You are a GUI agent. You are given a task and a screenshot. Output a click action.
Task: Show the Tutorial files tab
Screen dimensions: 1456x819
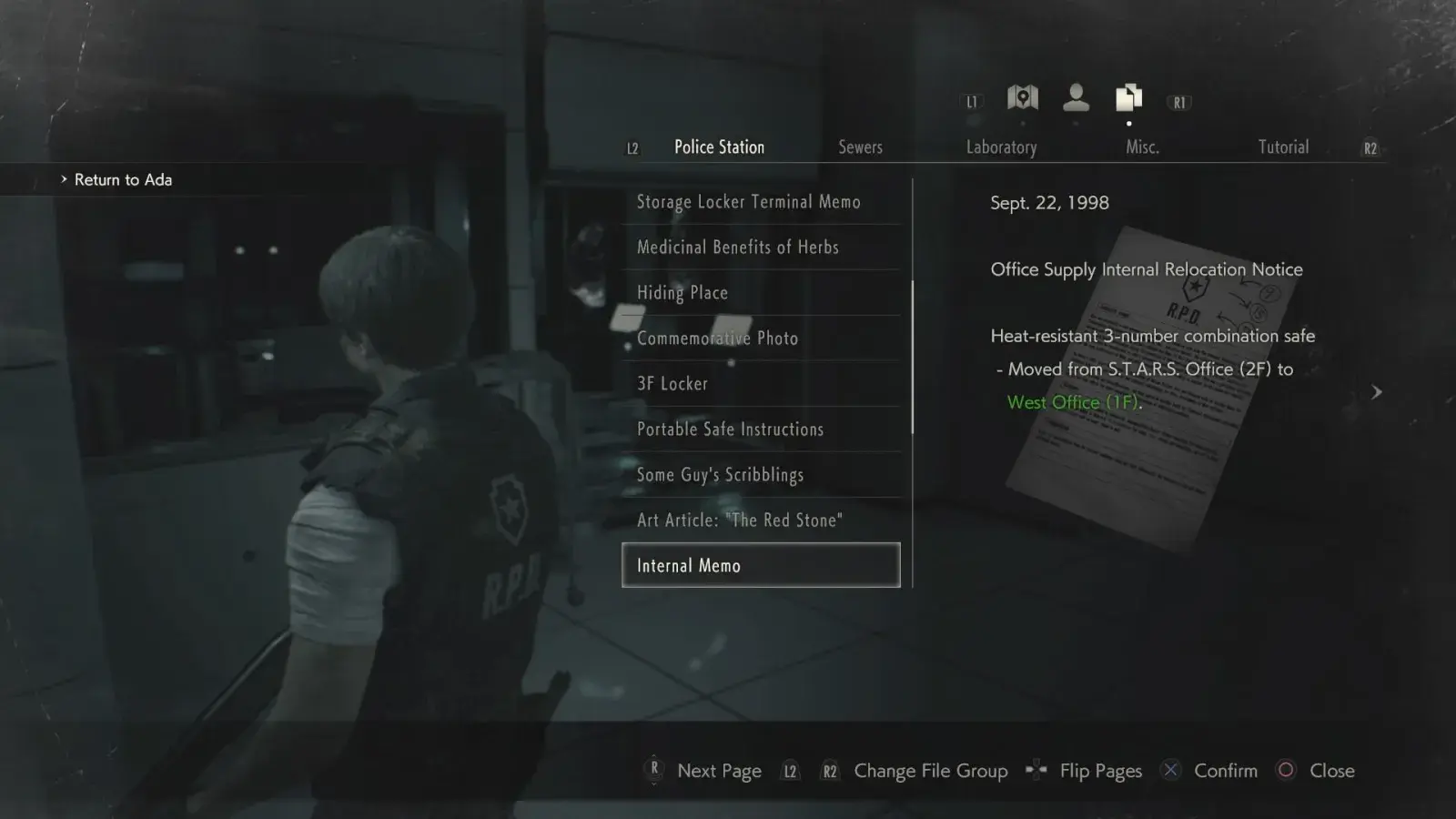pos(1283,147)
